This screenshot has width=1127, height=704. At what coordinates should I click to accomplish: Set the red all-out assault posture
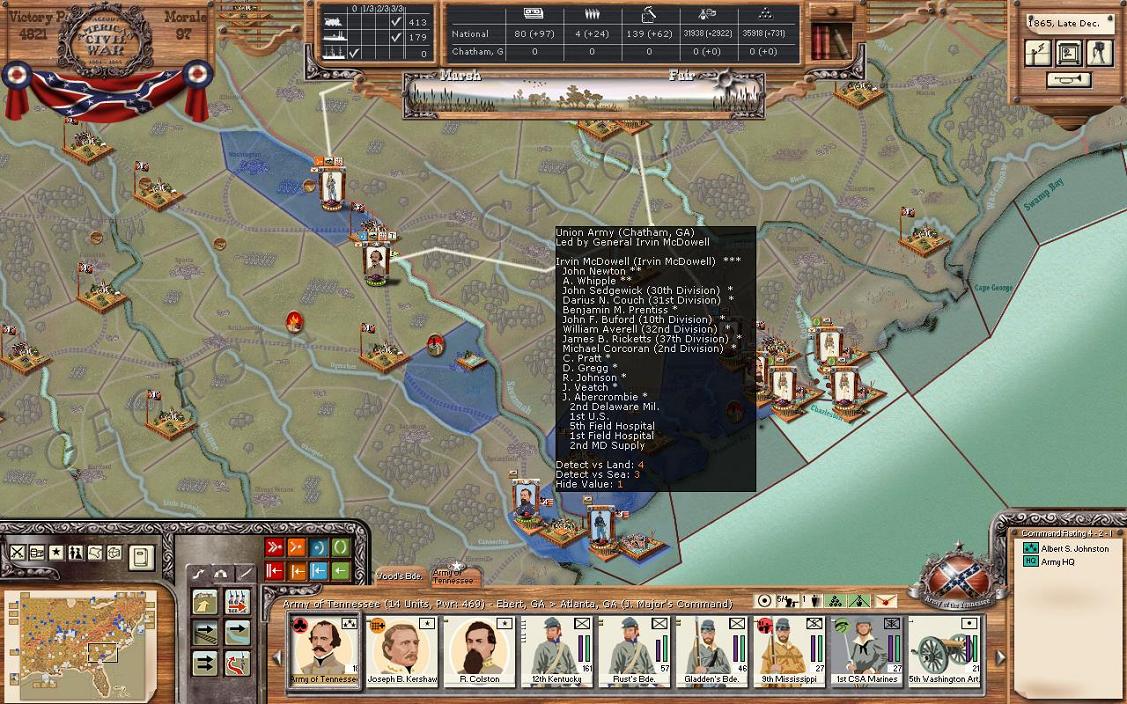tap(274, 547)
